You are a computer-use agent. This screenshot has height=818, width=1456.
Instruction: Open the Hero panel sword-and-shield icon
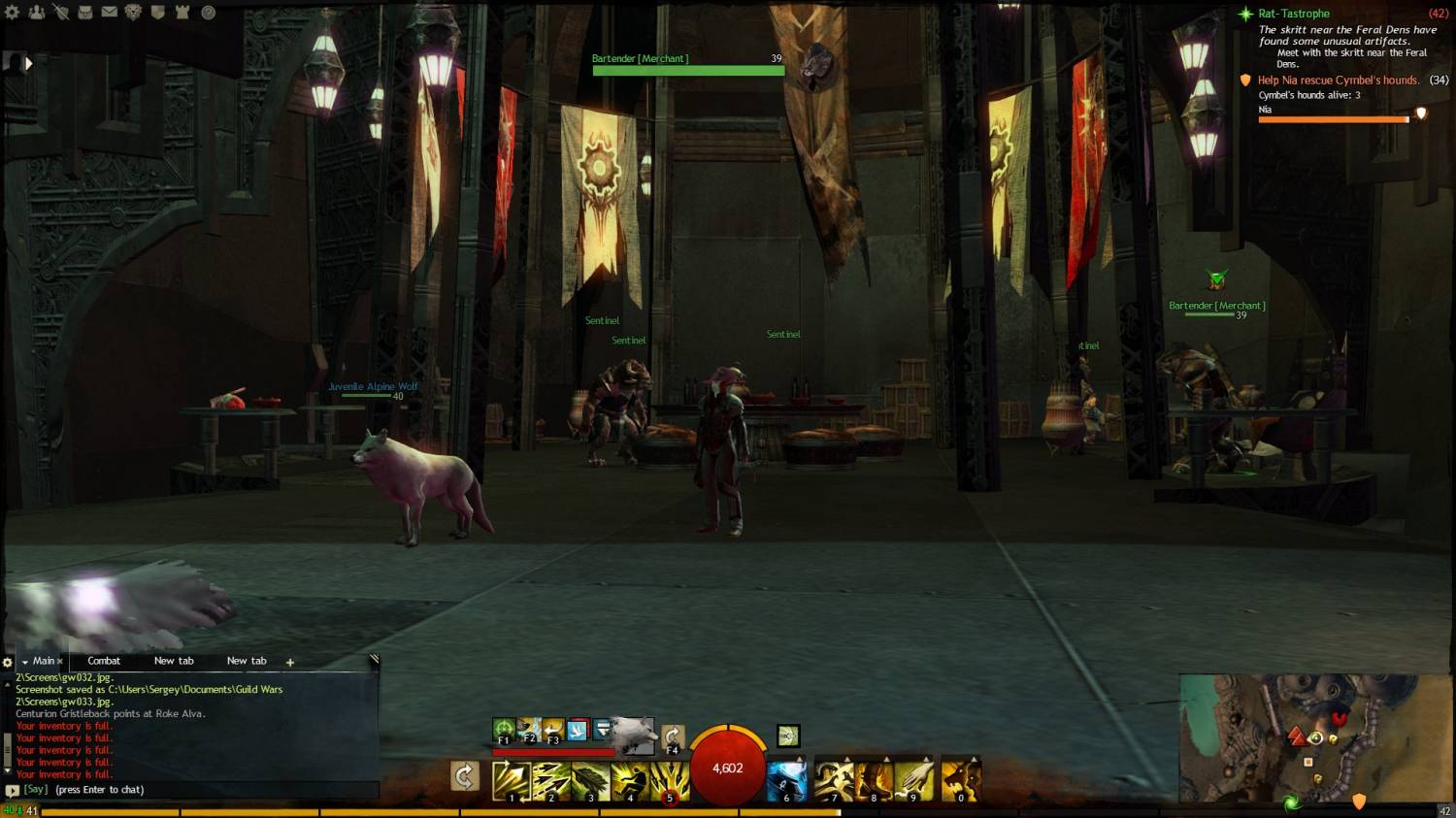(61, 13)
